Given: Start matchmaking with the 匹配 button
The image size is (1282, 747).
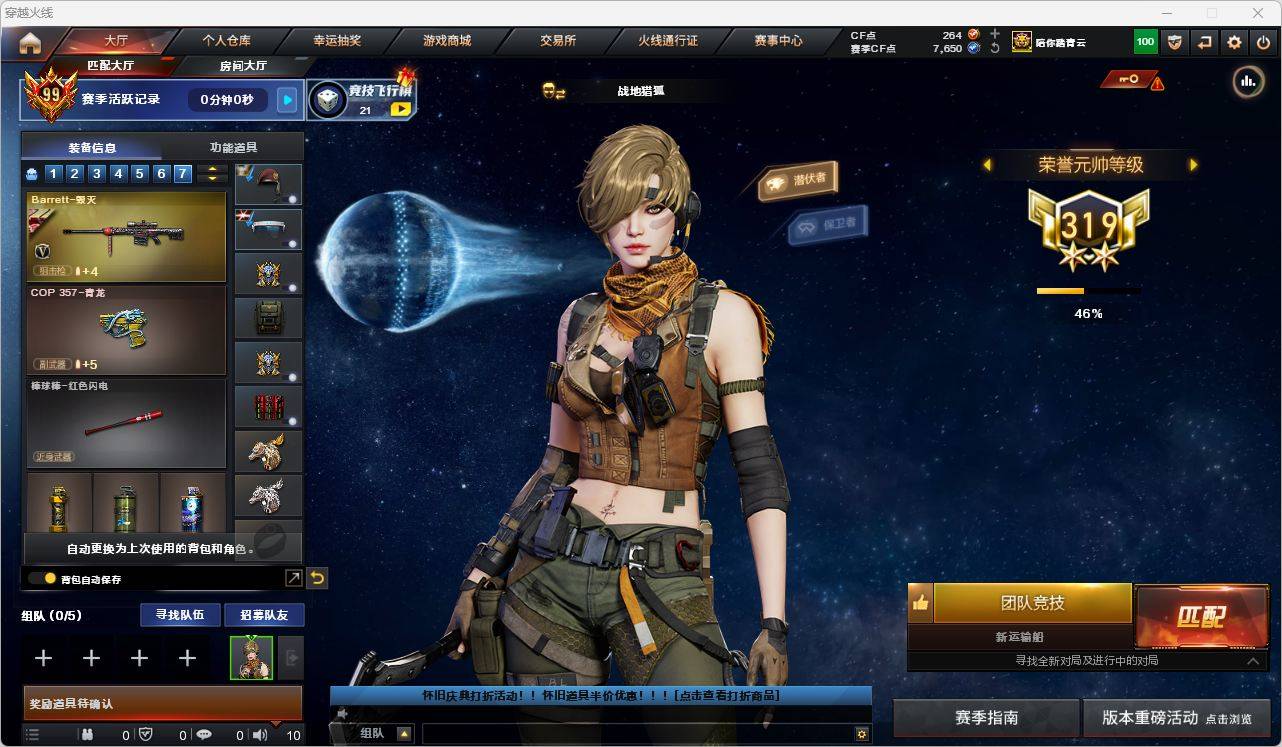Looking at the screenshot, I should tap(1201, 615).
